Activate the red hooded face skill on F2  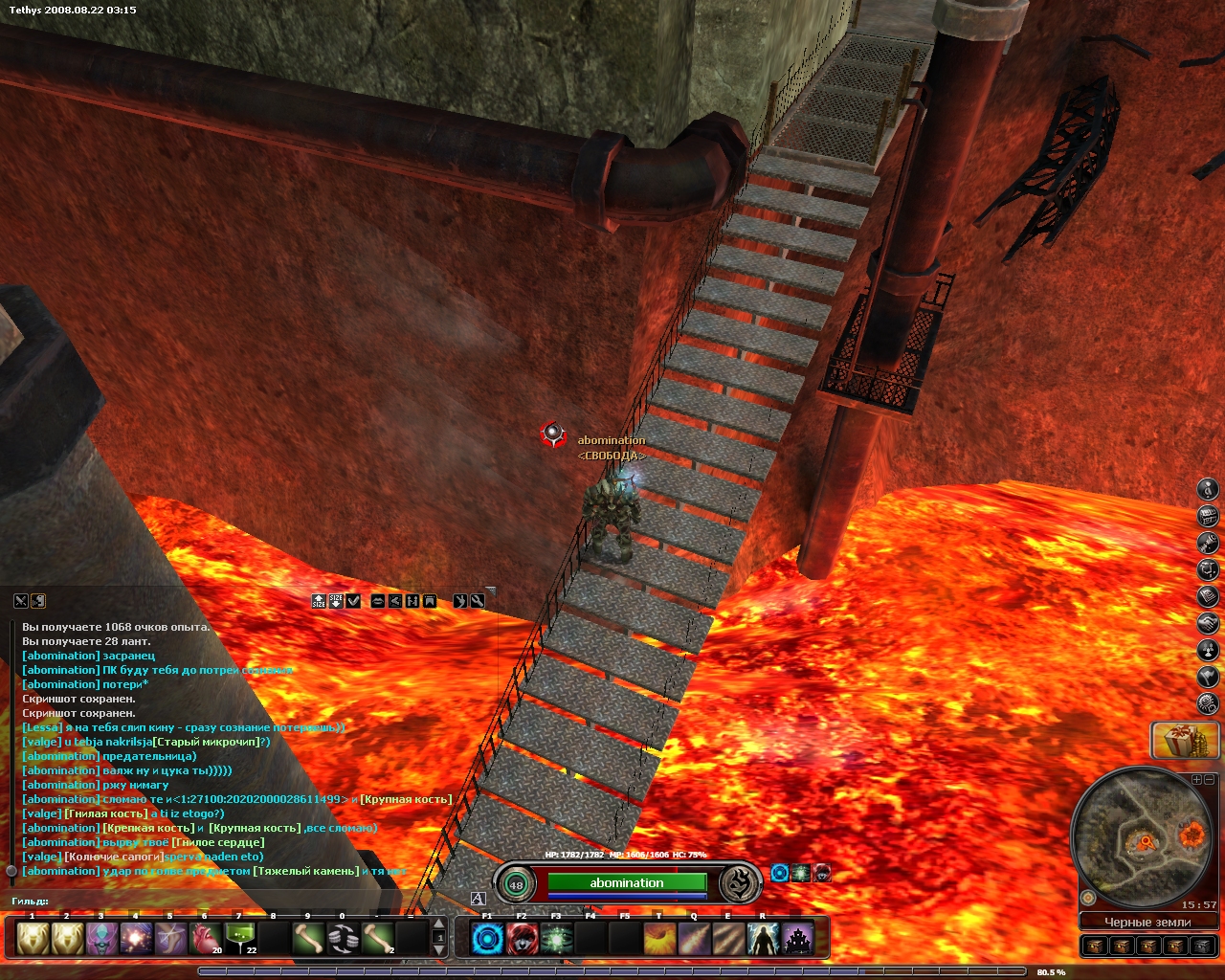pos(522,939)
